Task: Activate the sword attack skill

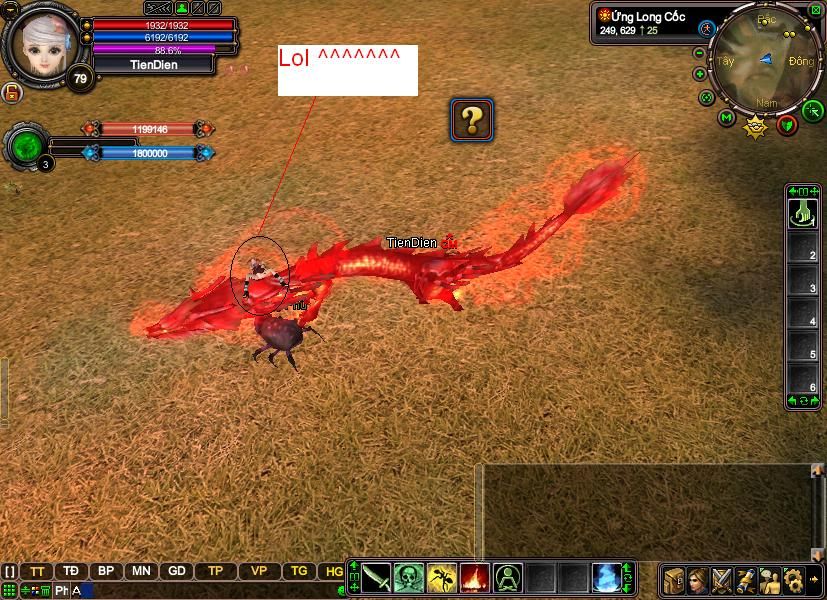Action: 376,577
